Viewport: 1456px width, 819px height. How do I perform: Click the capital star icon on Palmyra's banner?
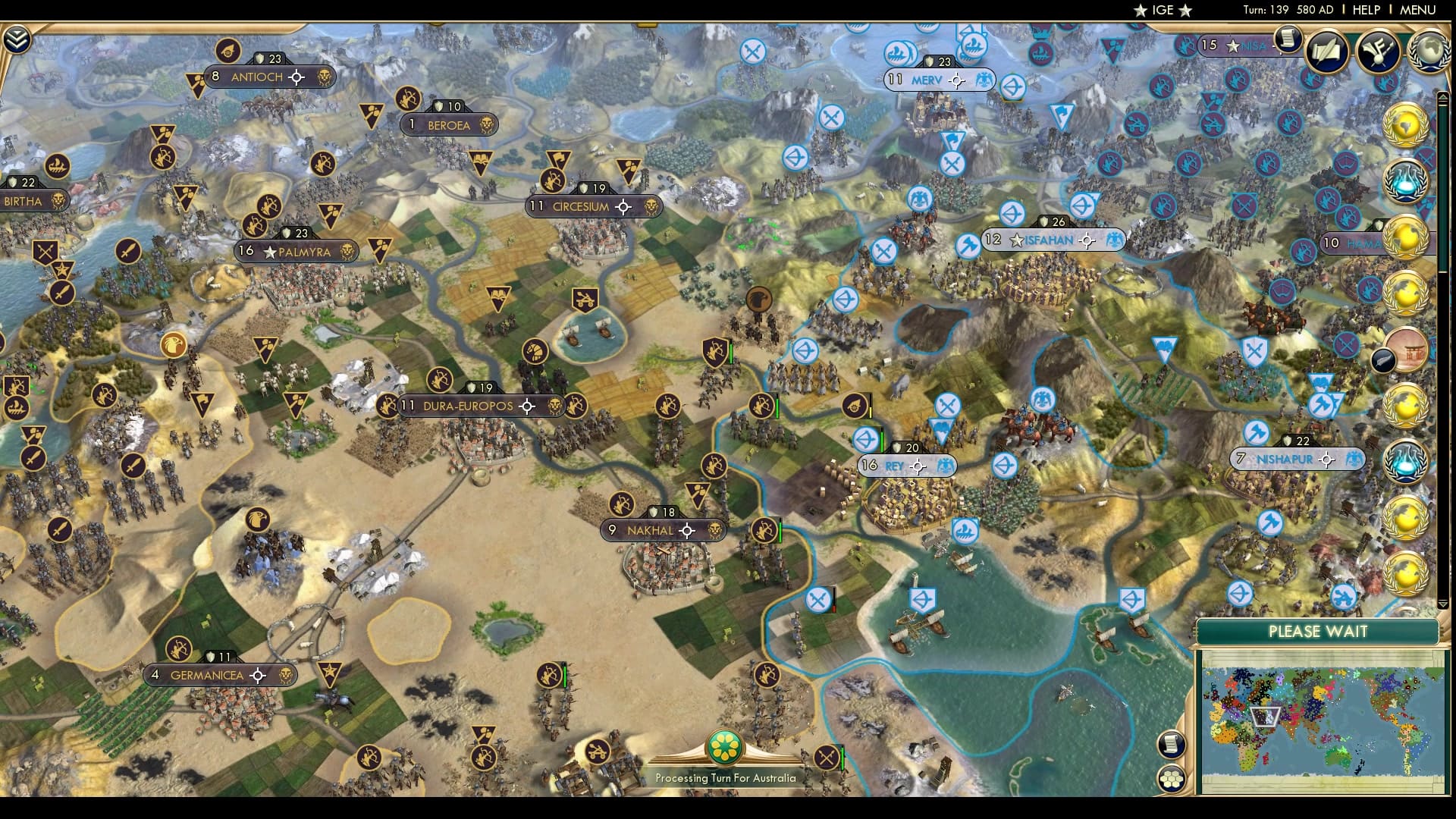click(x=268, y=251)
